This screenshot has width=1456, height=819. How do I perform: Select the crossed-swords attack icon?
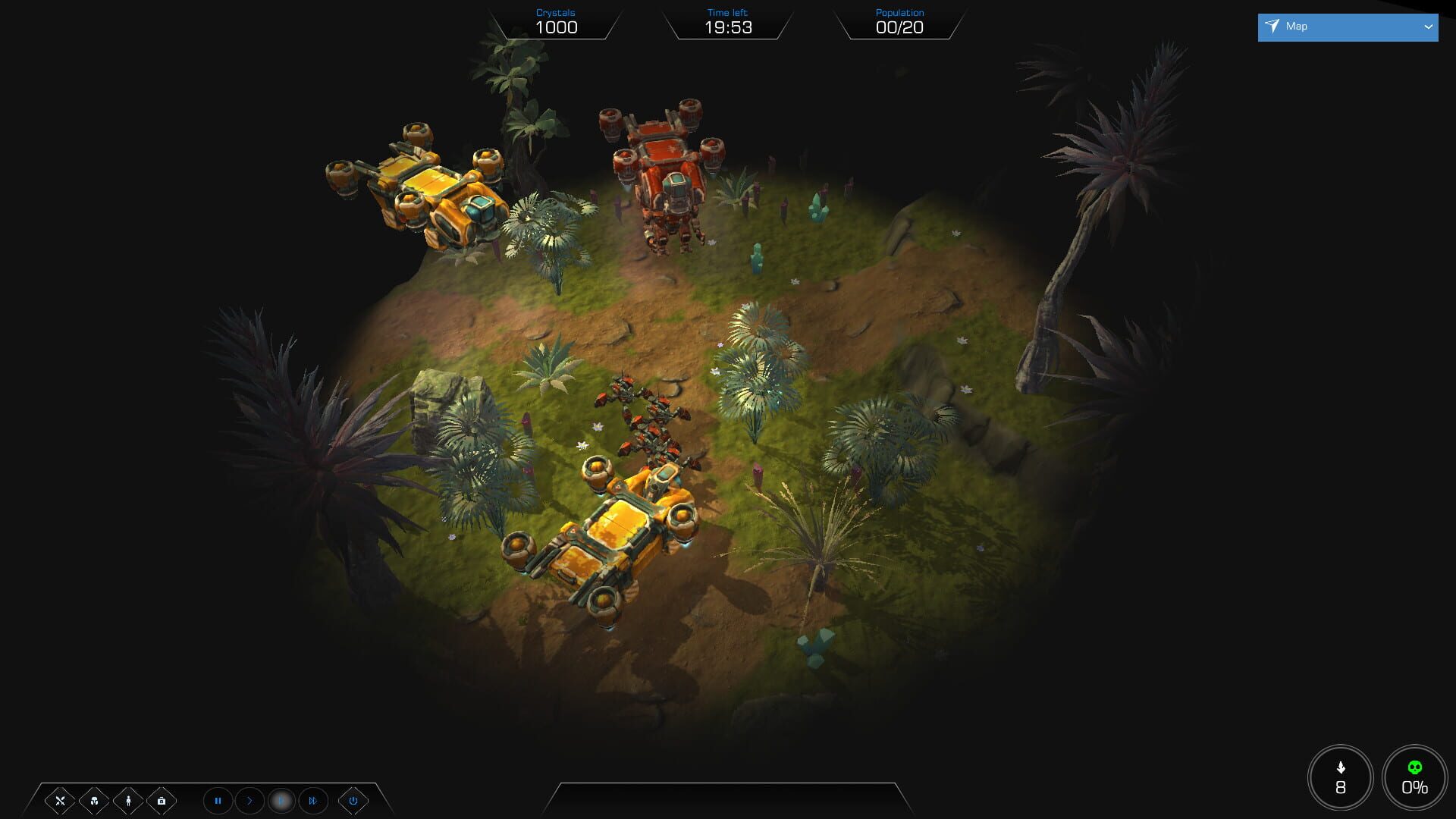tap(60, 801)
